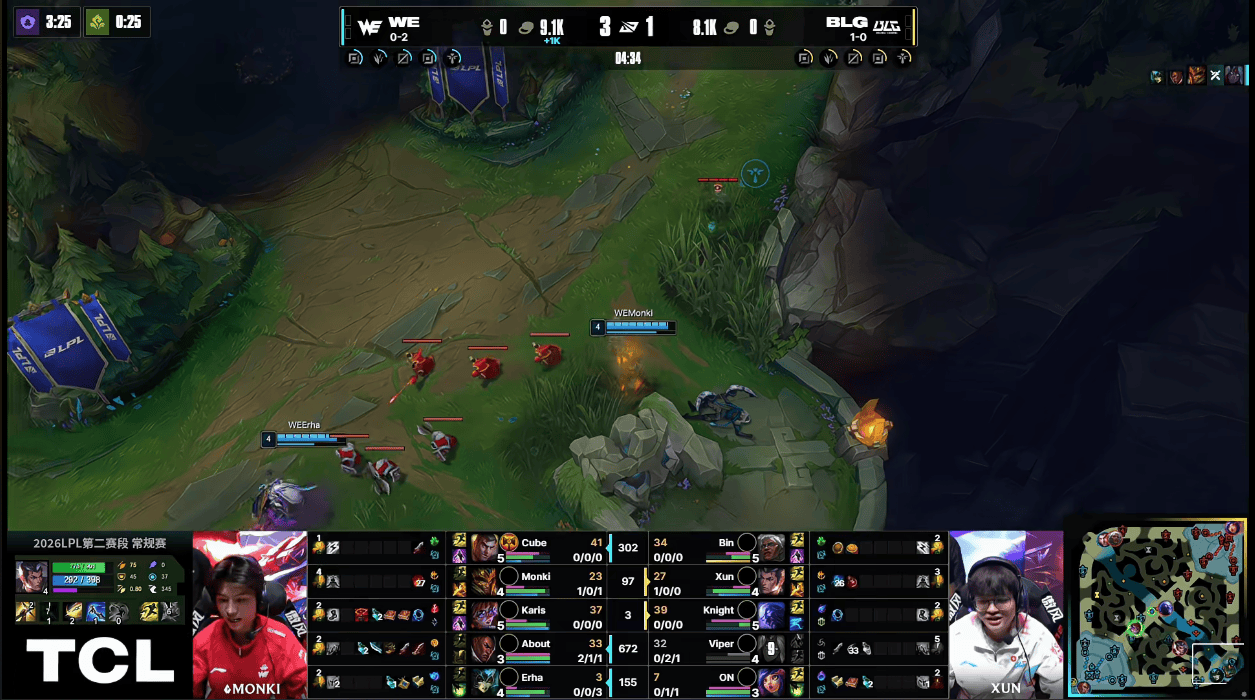
Task: Choose Erha's scoreboard entry
Action: pyautogui.click(x=534, y=682)
